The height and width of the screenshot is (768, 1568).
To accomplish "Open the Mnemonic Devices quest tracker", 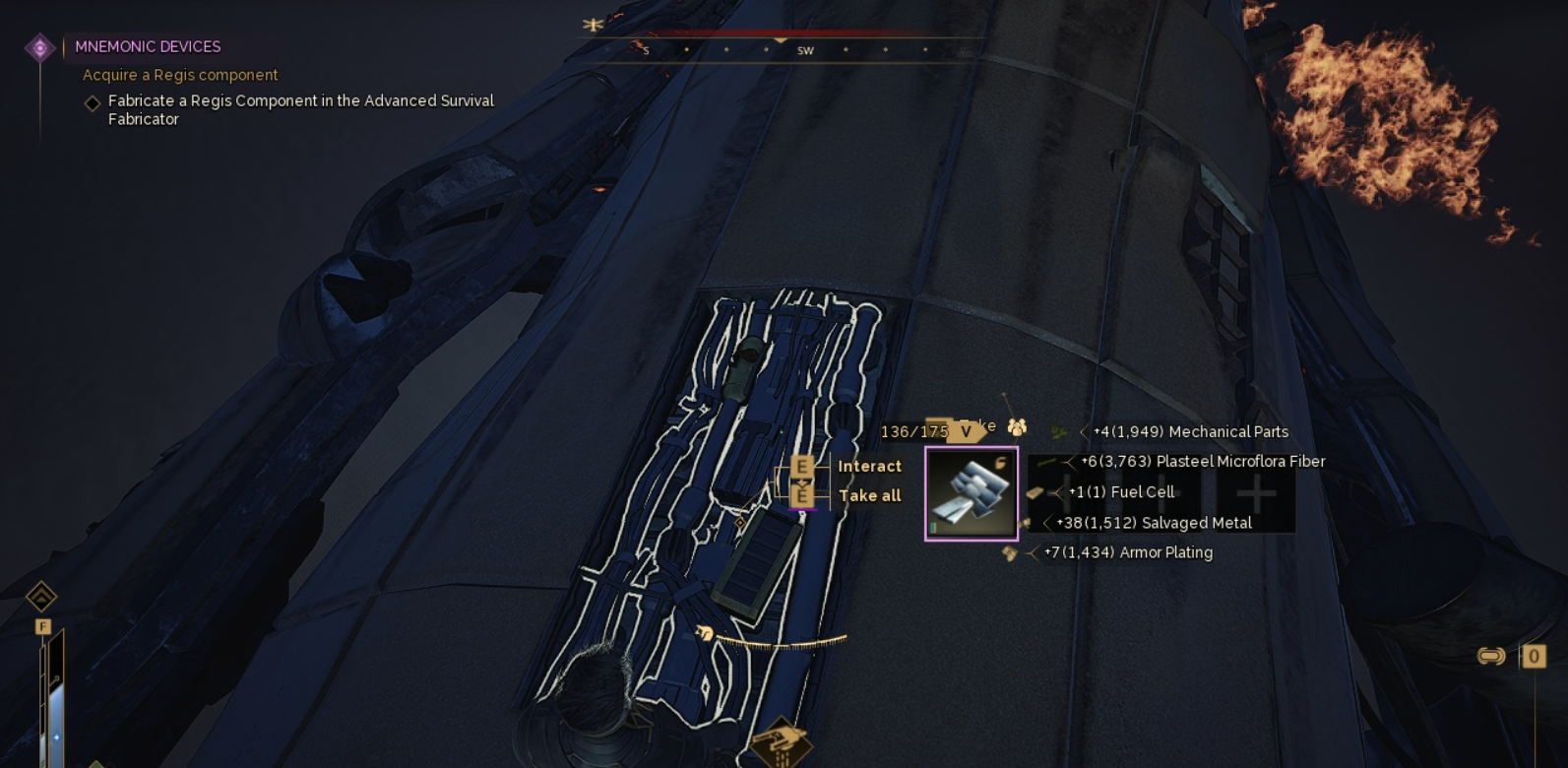I will click(148, 46).
